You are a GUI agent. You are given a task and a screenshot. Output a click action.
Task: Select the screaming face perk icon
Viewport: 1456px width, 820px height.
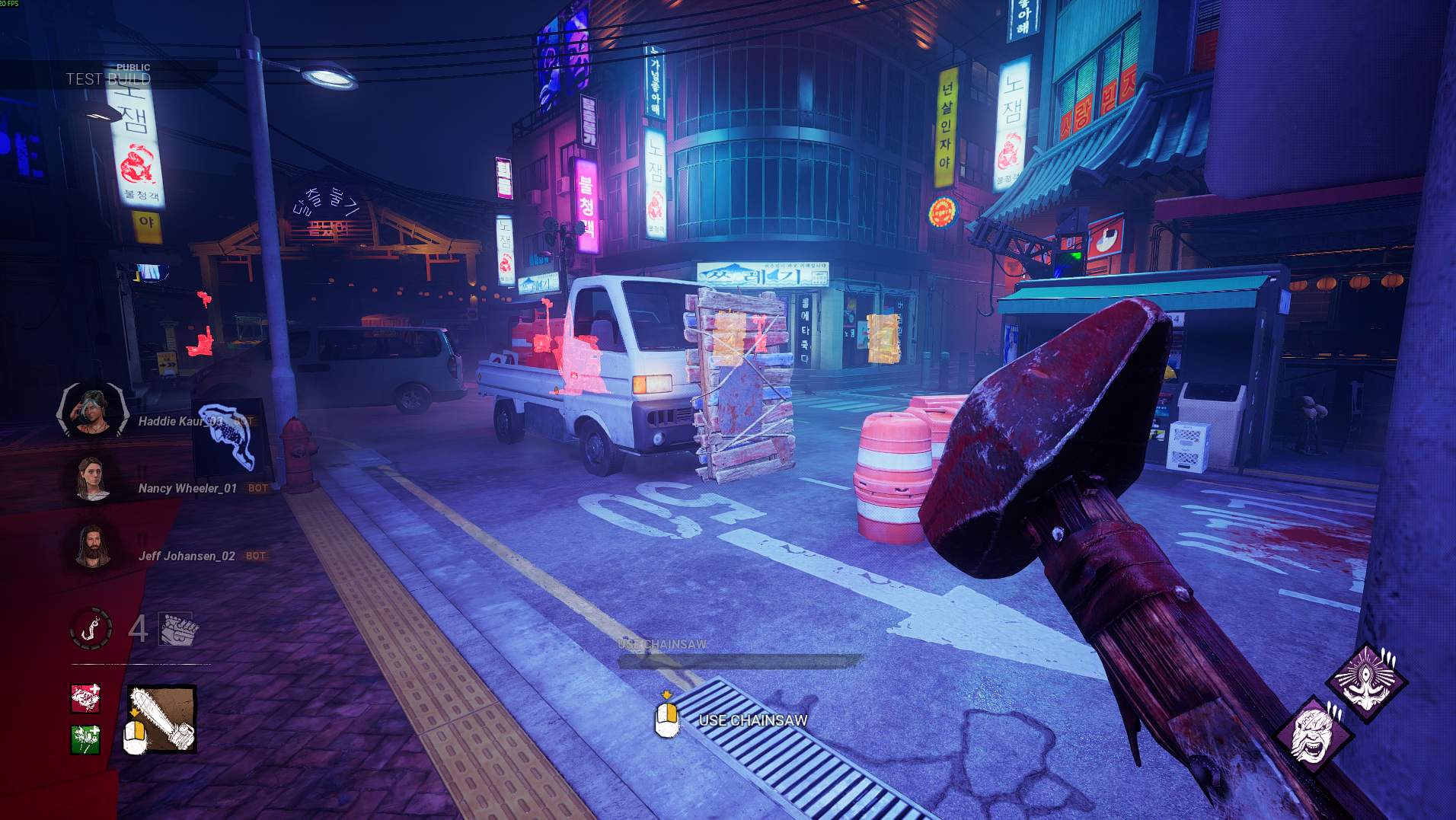1314,735
